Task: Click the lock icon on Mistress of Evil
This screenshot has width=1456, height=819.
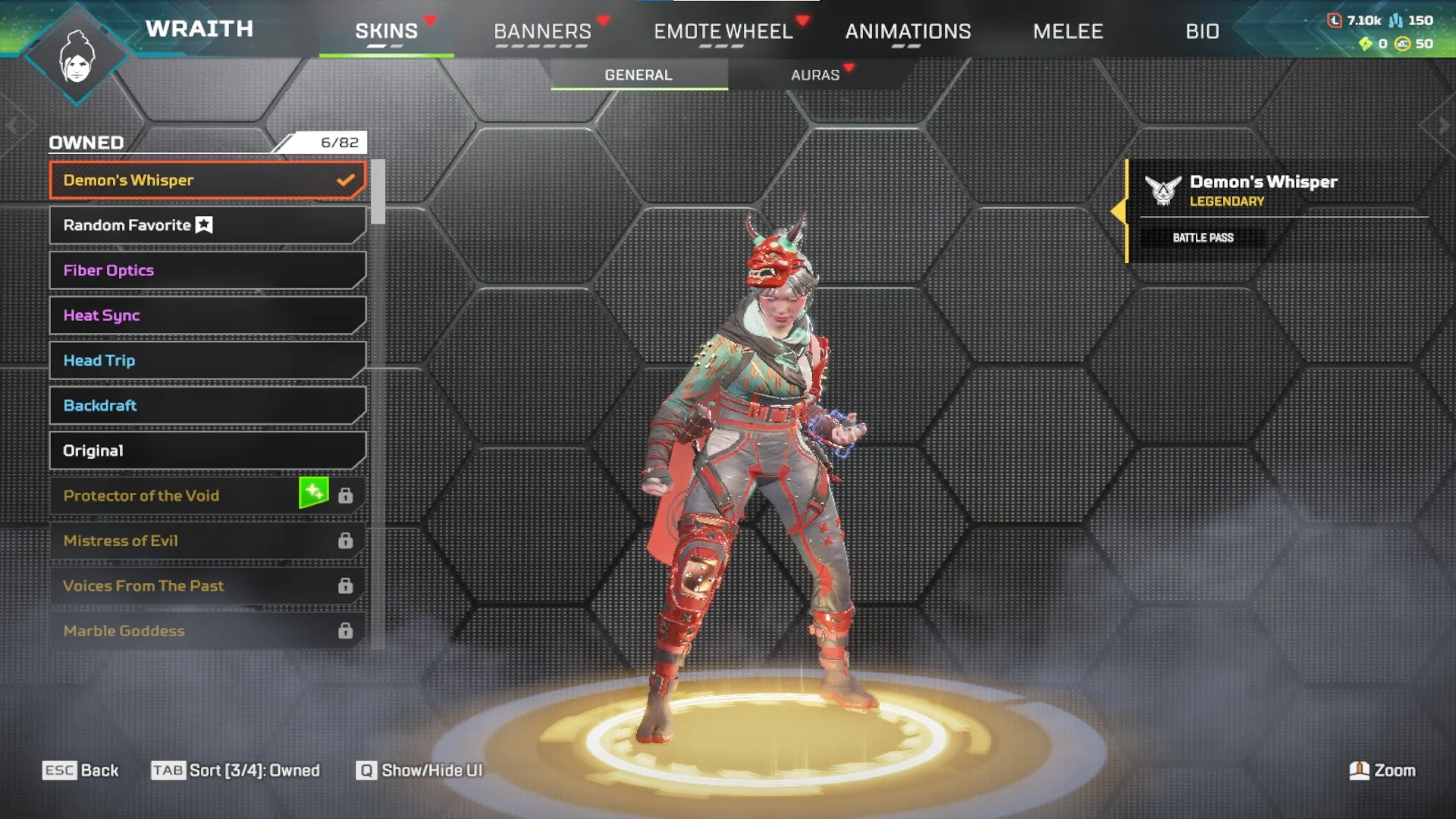Action: click(x=346, y=540)
